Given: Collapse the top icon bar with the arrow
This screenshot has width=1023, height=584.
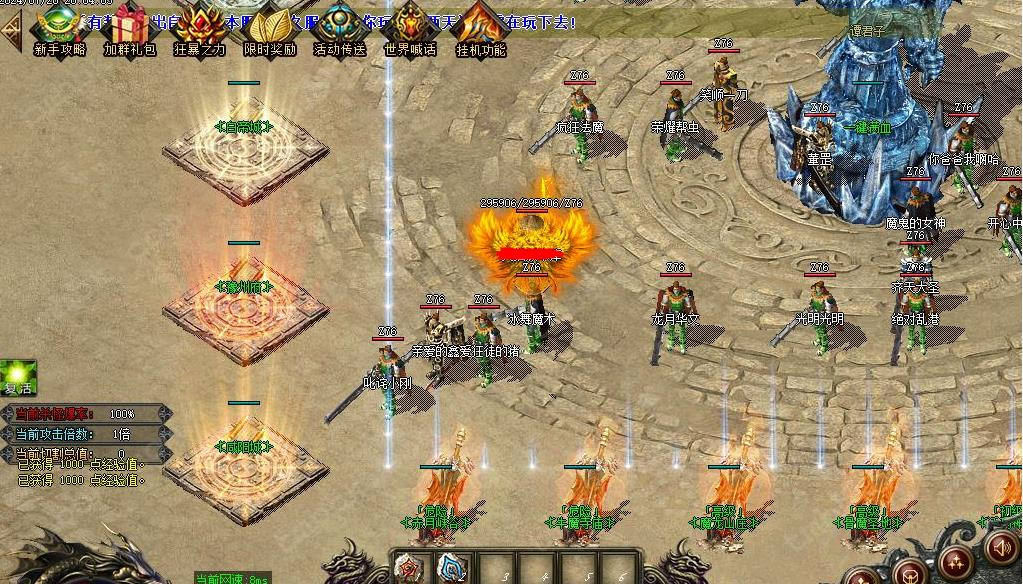Looking at the screenshot, I should pyautogui.click(x=11, y=31).
